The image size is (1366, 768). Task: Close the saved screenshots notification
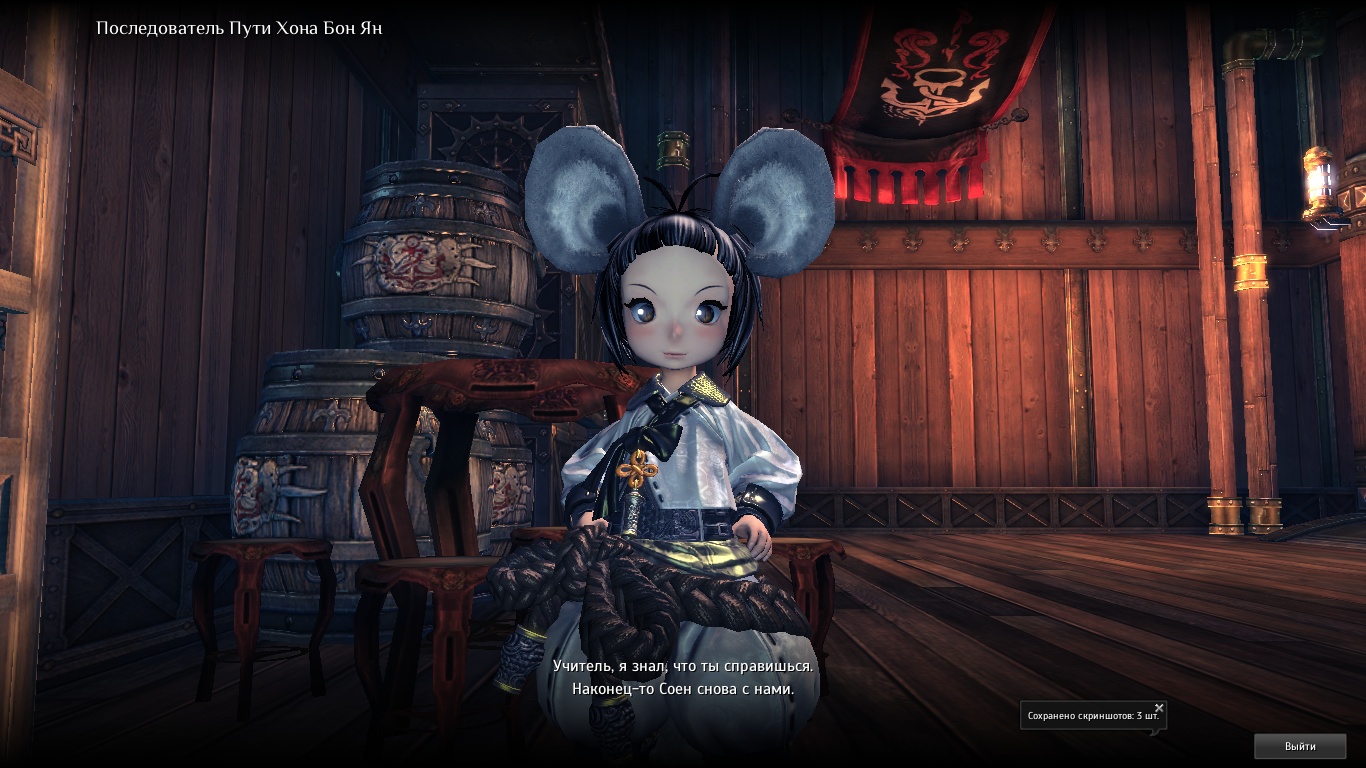click(1159, 708)
